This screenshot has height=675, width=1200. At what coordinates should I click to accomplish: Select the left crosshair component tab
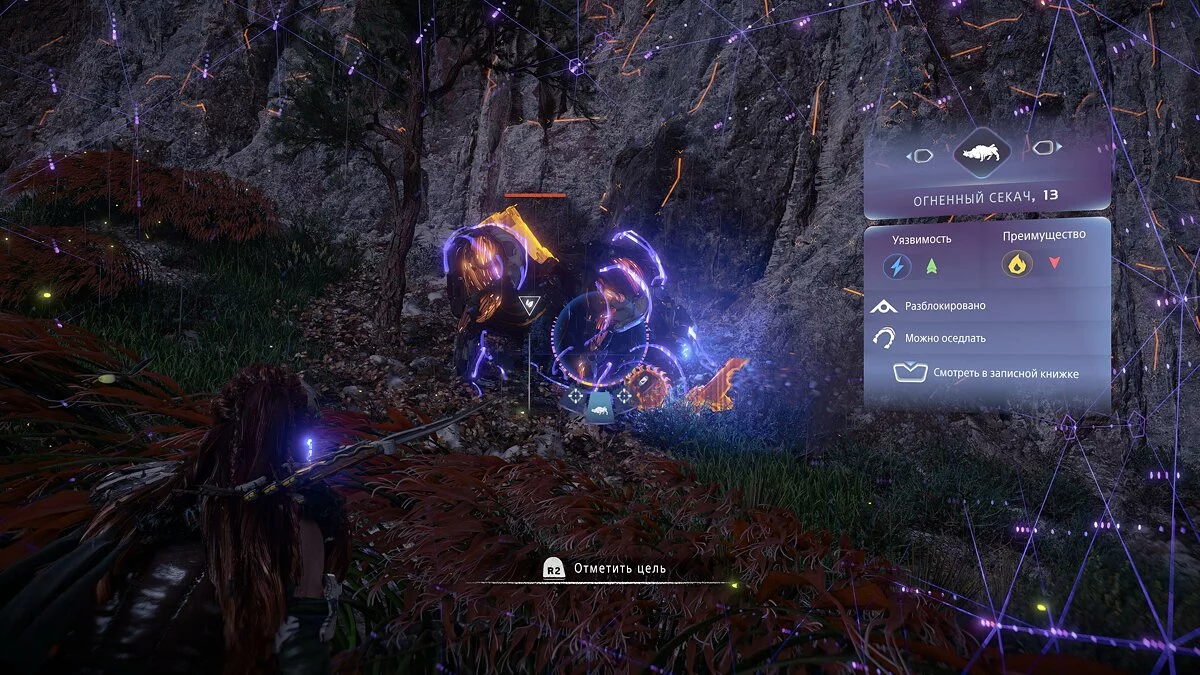pyautogui.click(x=574, y=398)
